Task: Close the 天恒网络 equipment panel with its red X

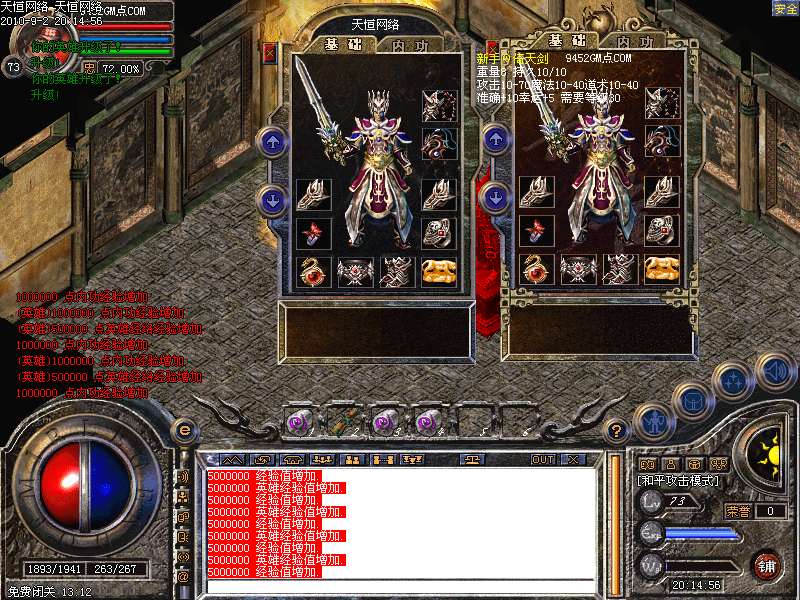Action: coord(269,49)
